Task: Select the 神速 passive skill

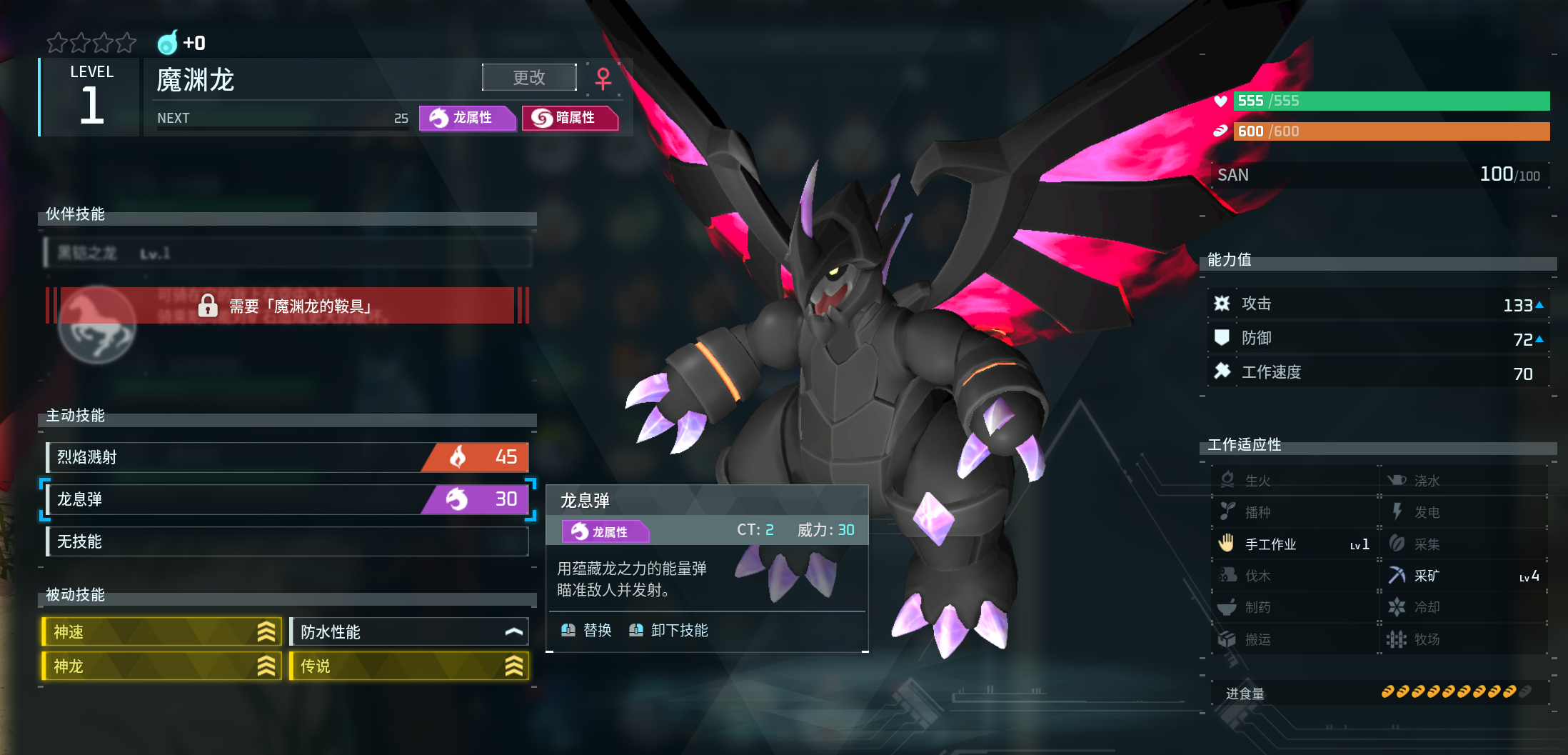Action: [x=162, y=631]
